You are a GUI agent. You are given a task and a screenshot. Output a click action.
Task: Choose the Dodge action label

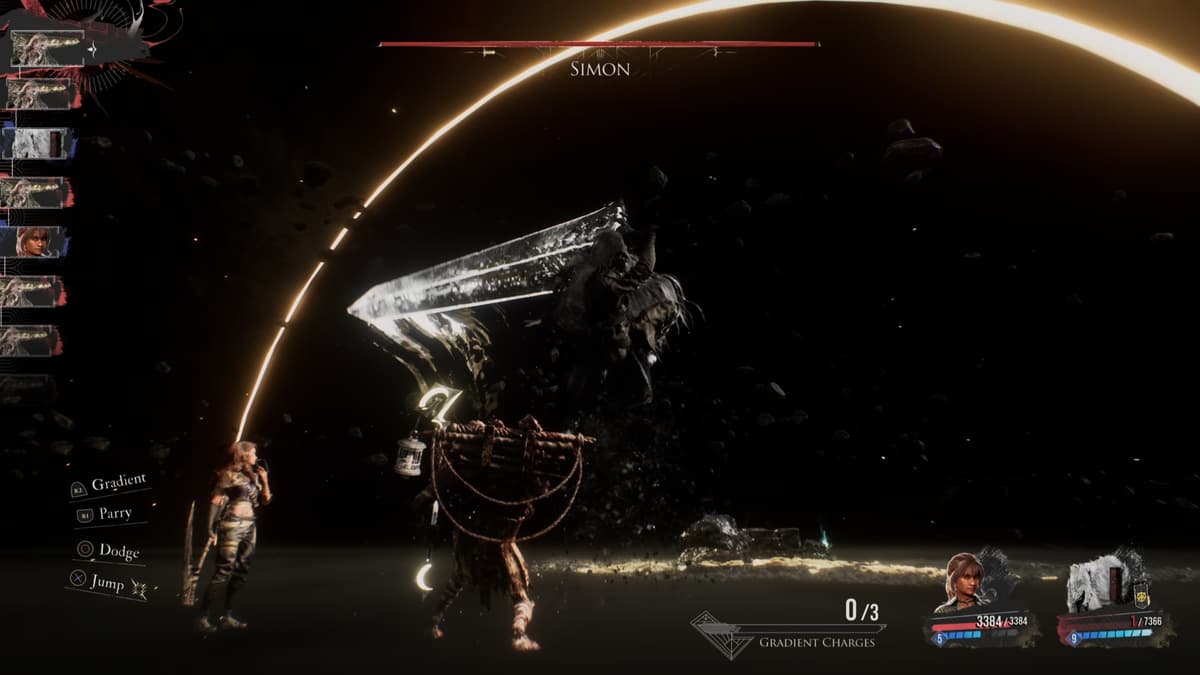coord(119,551)
